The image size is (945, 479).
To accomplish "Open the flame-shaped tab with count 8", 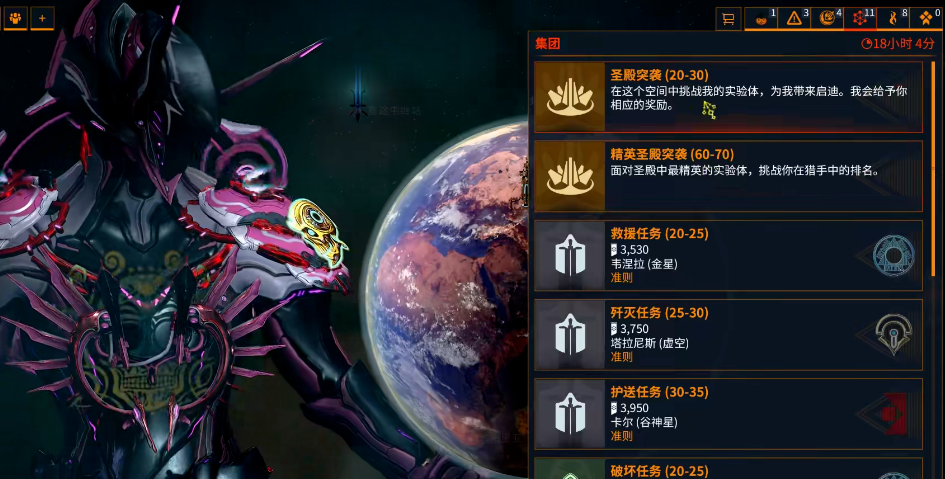I will (x=895, y=18).
